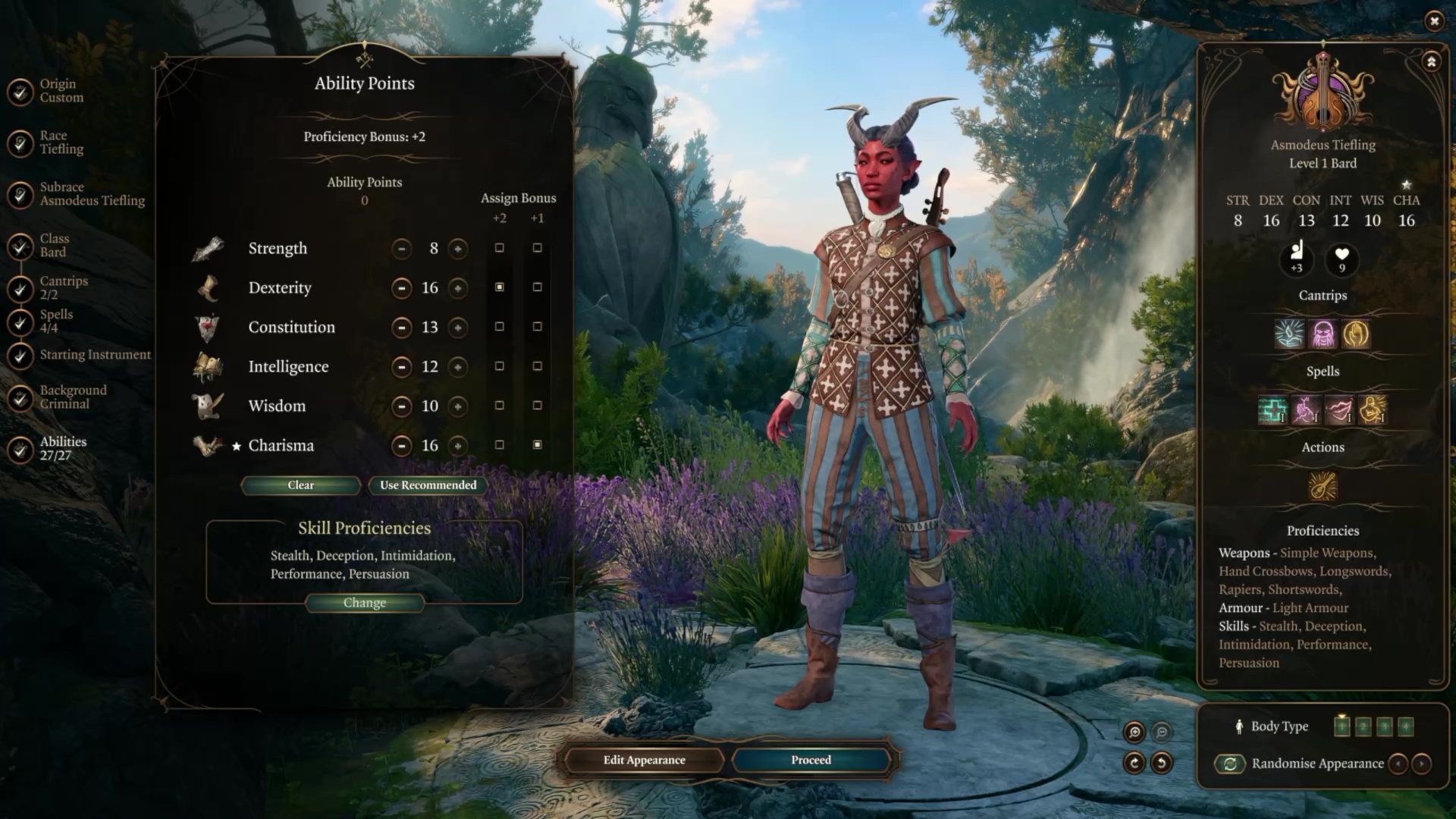The image size is (1456, 819).
Task: Click the zoom-in magnifier for the character view
Action: [x=1134, y=732]
